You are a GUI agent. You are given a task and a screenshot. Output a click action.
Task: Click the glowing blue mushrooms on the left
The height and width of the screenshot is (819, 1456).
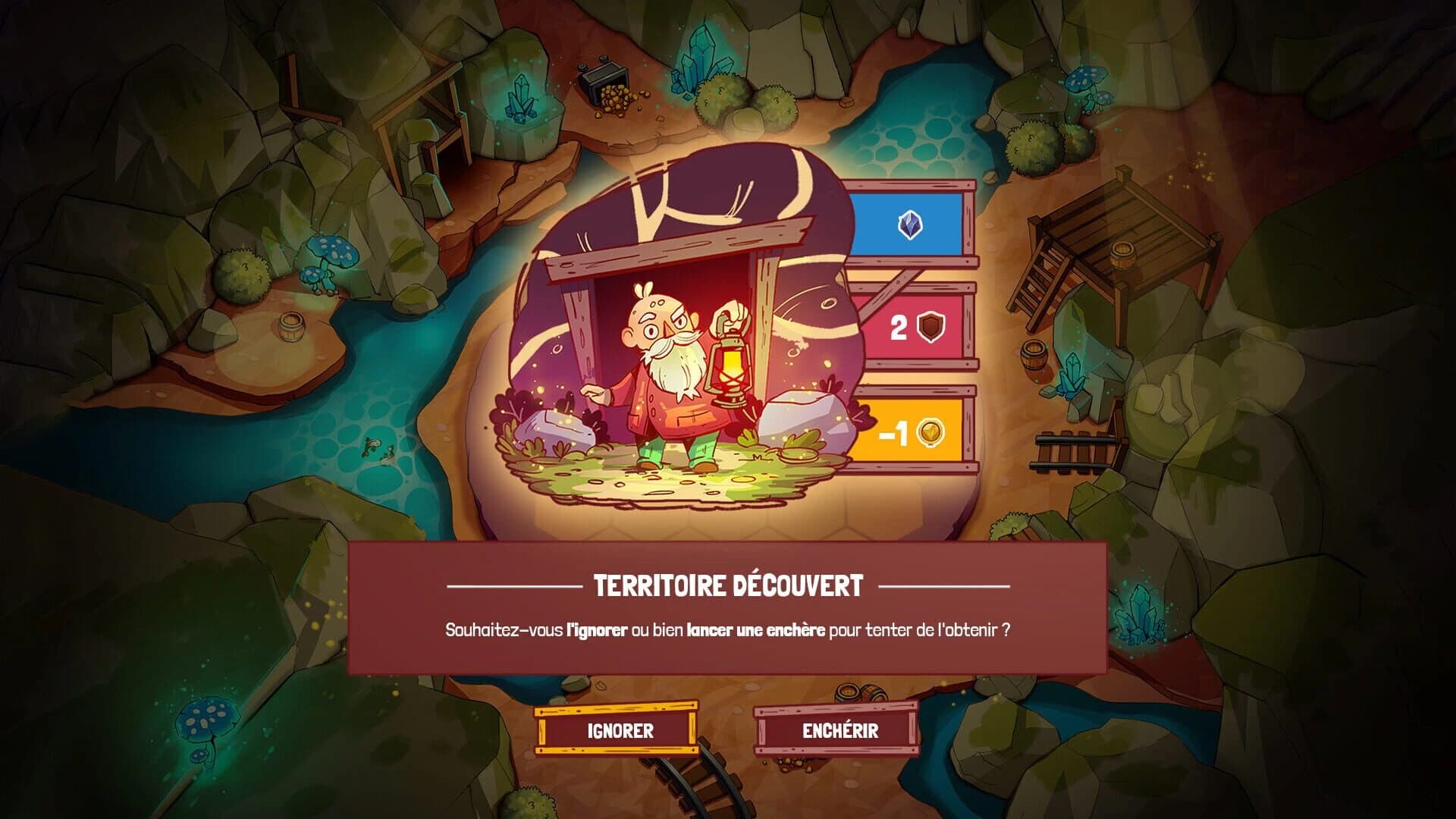(334, 250)
